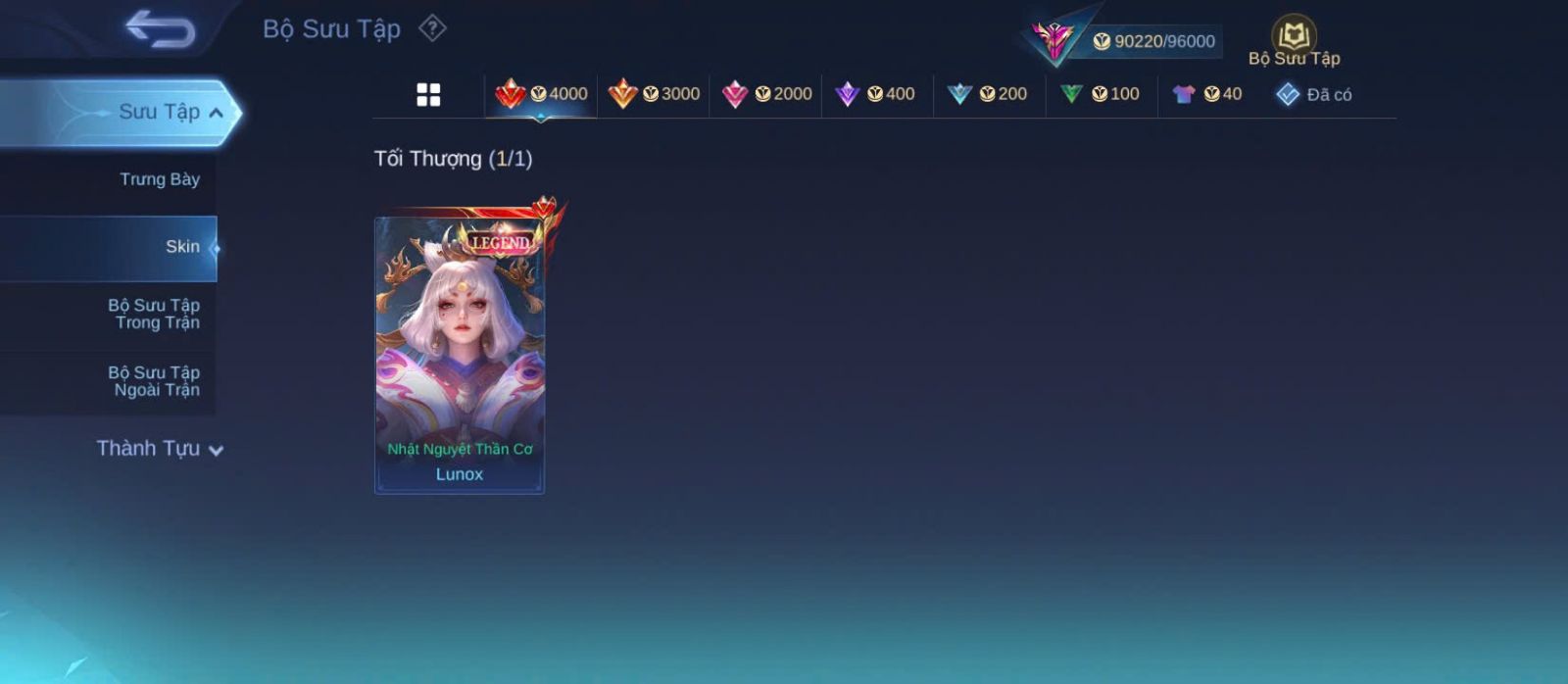Switch to the 4000 points tier tab
Image resolution: width=1568 pixels, height=684 pixels.
[541, 94]
